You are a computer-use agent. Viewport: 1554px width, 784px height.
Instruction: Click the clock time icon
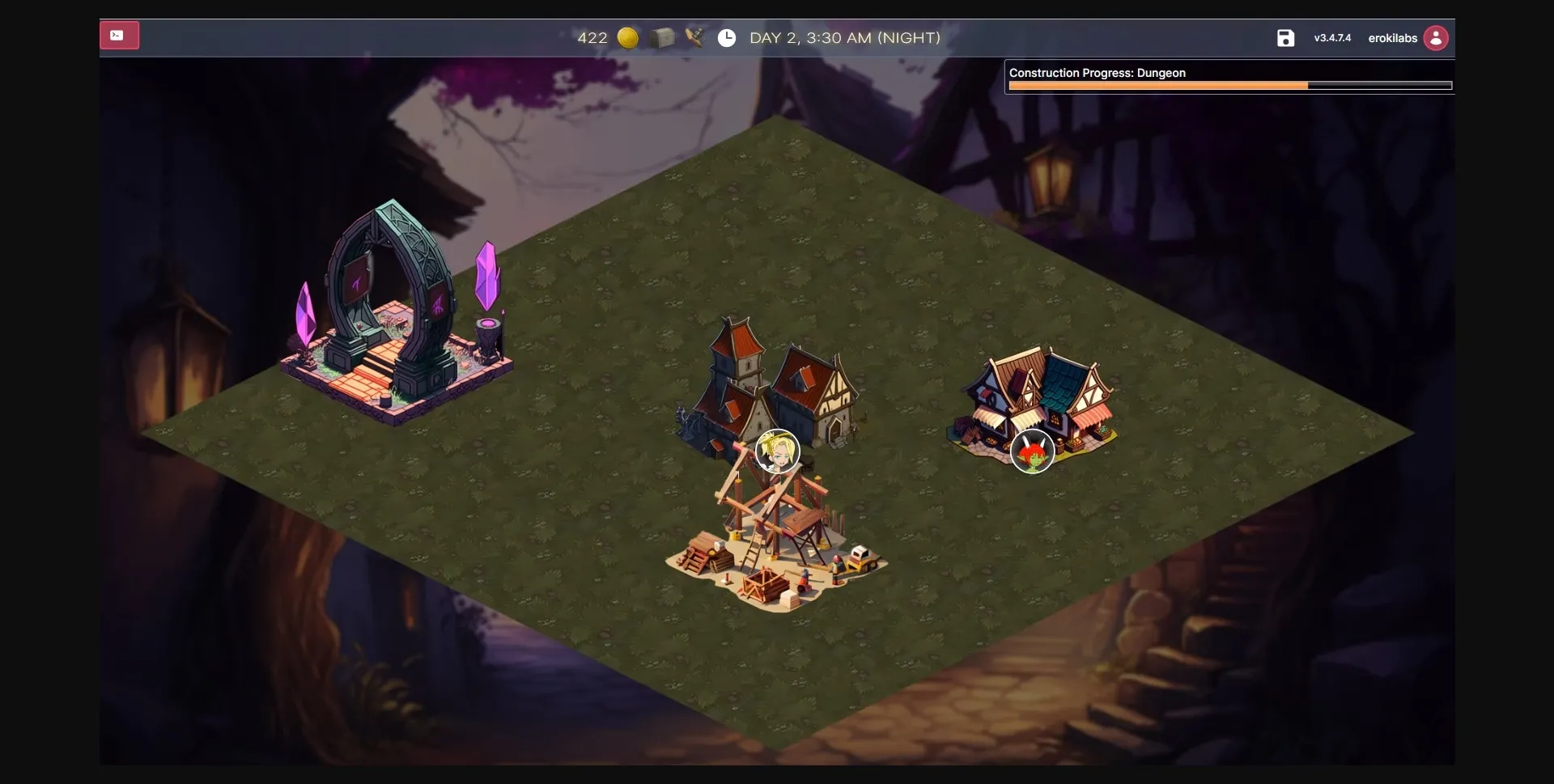click(x=727, y=38)
